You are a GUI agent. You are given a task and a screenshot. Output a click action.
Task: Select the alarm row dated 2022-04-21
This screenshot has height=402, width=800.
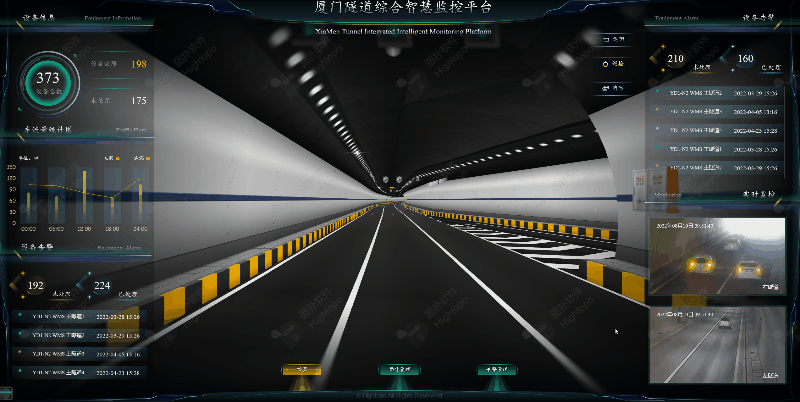75,372
